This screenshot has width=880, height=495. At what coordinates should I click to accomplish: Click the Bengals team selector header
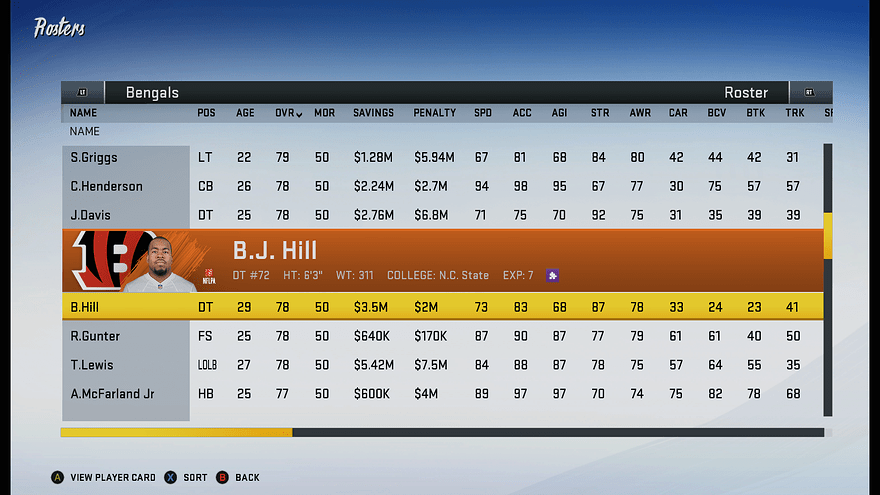152,93
